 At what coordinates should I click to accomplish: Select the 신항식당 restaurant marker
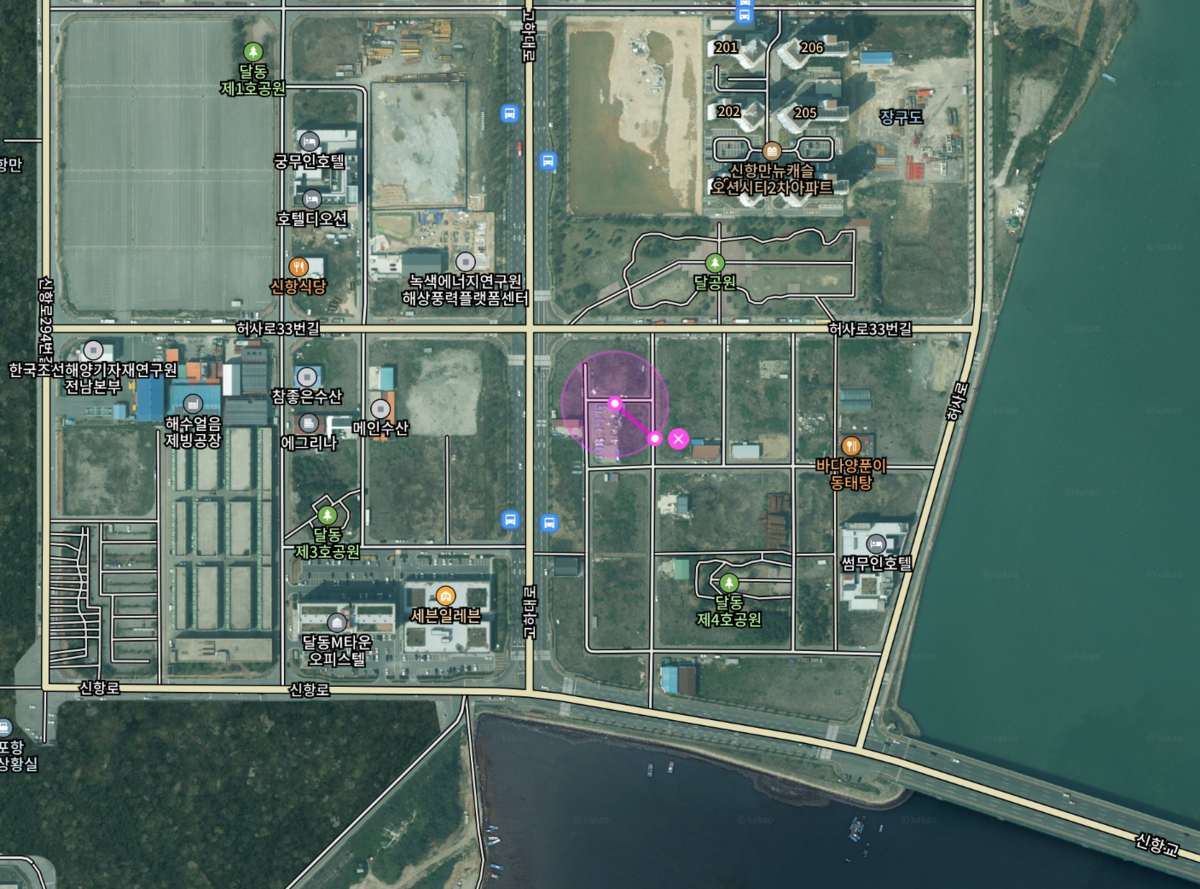point(298,267)
